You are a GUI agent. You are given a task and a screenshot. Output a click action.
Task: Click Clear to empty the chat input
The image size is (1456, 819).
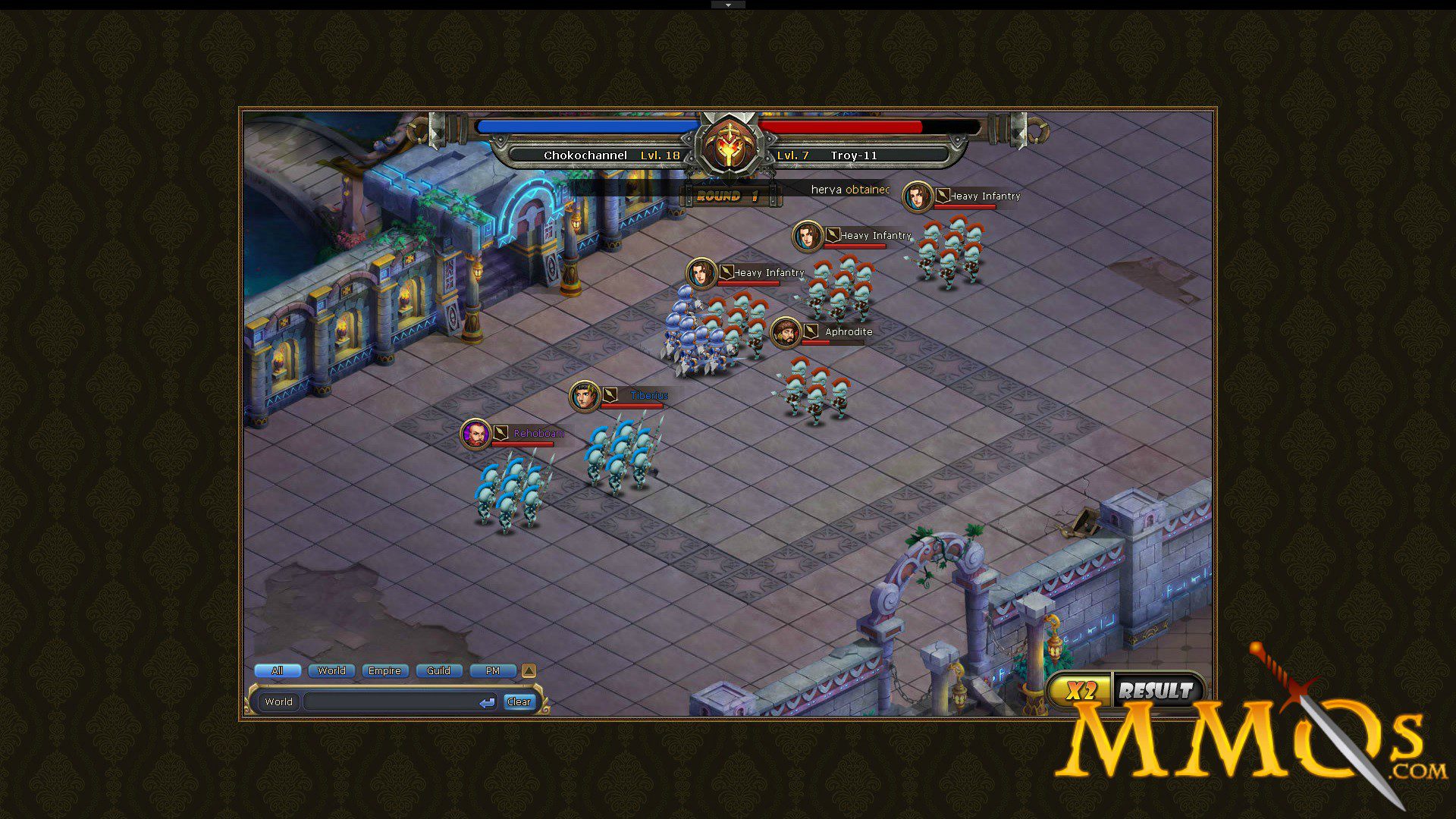point(519,701)
